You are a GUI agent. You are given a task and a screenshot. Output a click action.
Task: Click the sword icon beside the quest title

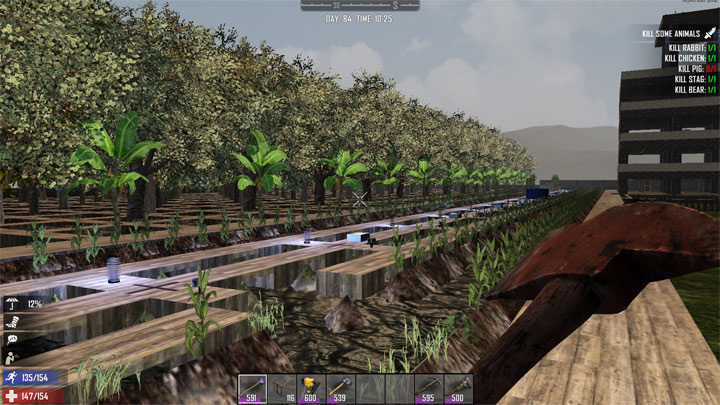(x=707, y=33)
